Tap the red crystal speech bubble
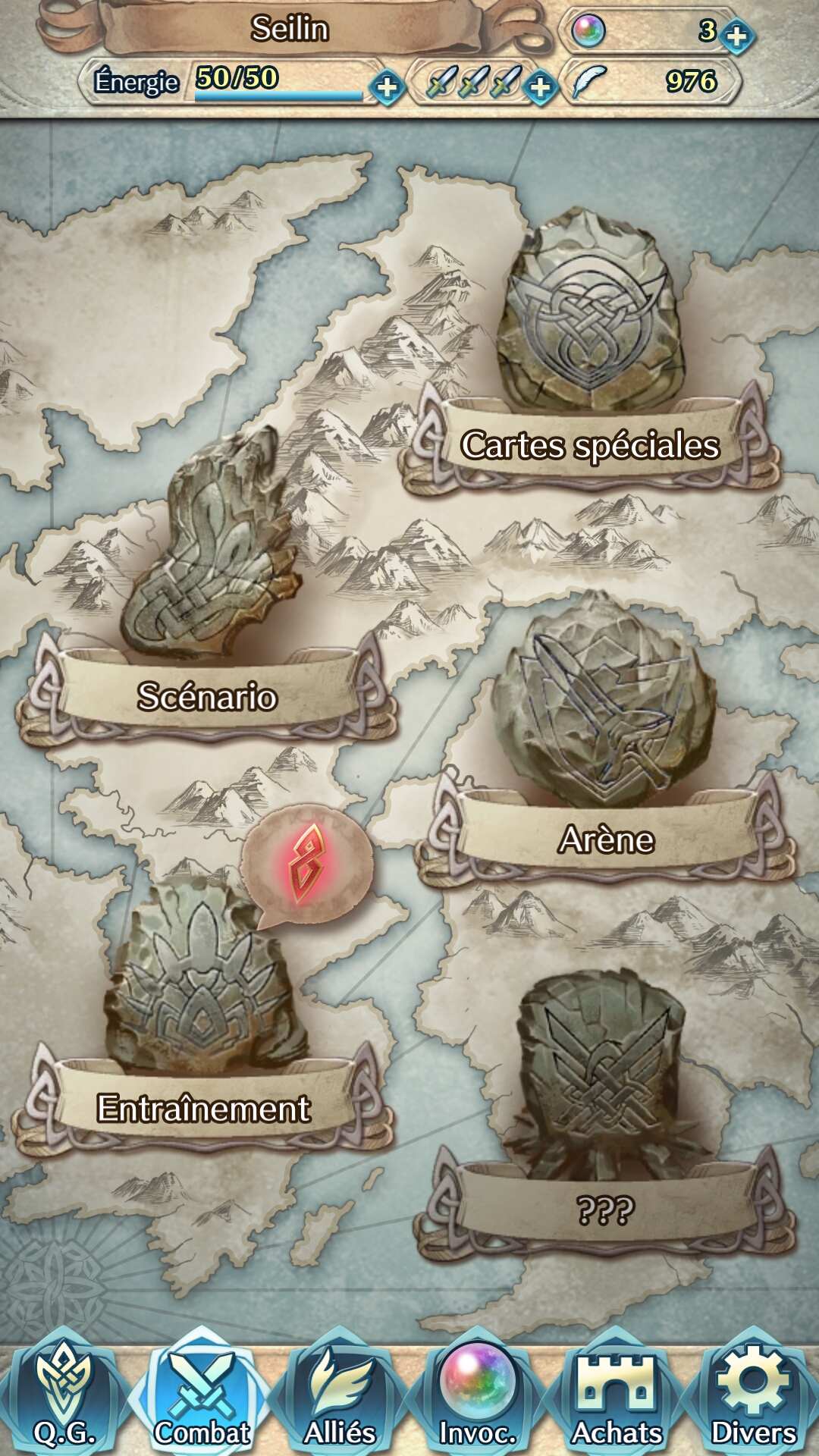 307,864
